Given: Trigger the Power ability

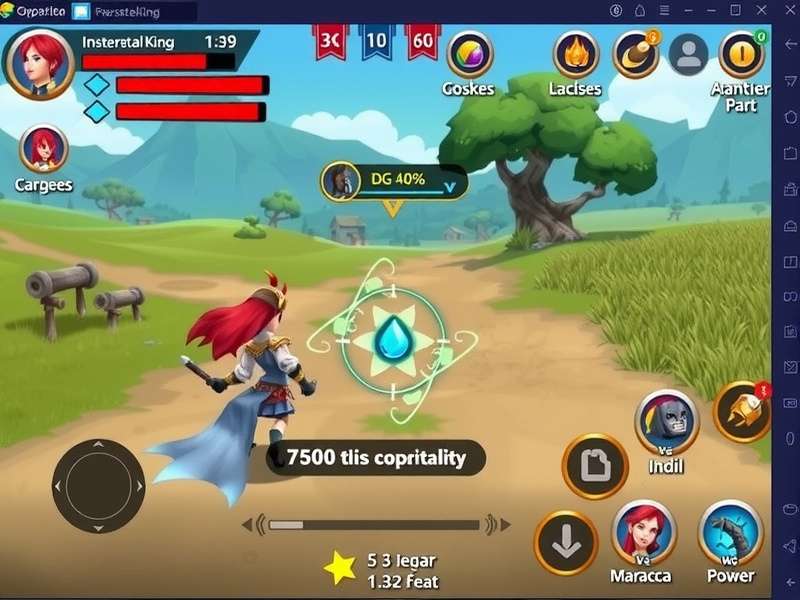Looking at the screenshot, I should [x=730, y=531].
